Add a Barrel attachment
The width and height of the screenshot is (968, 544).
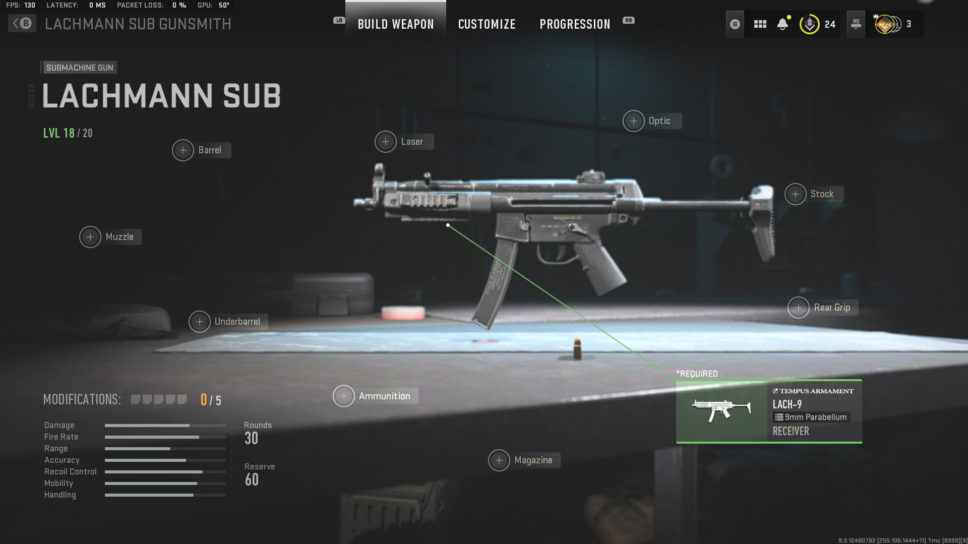click(183, 150)
